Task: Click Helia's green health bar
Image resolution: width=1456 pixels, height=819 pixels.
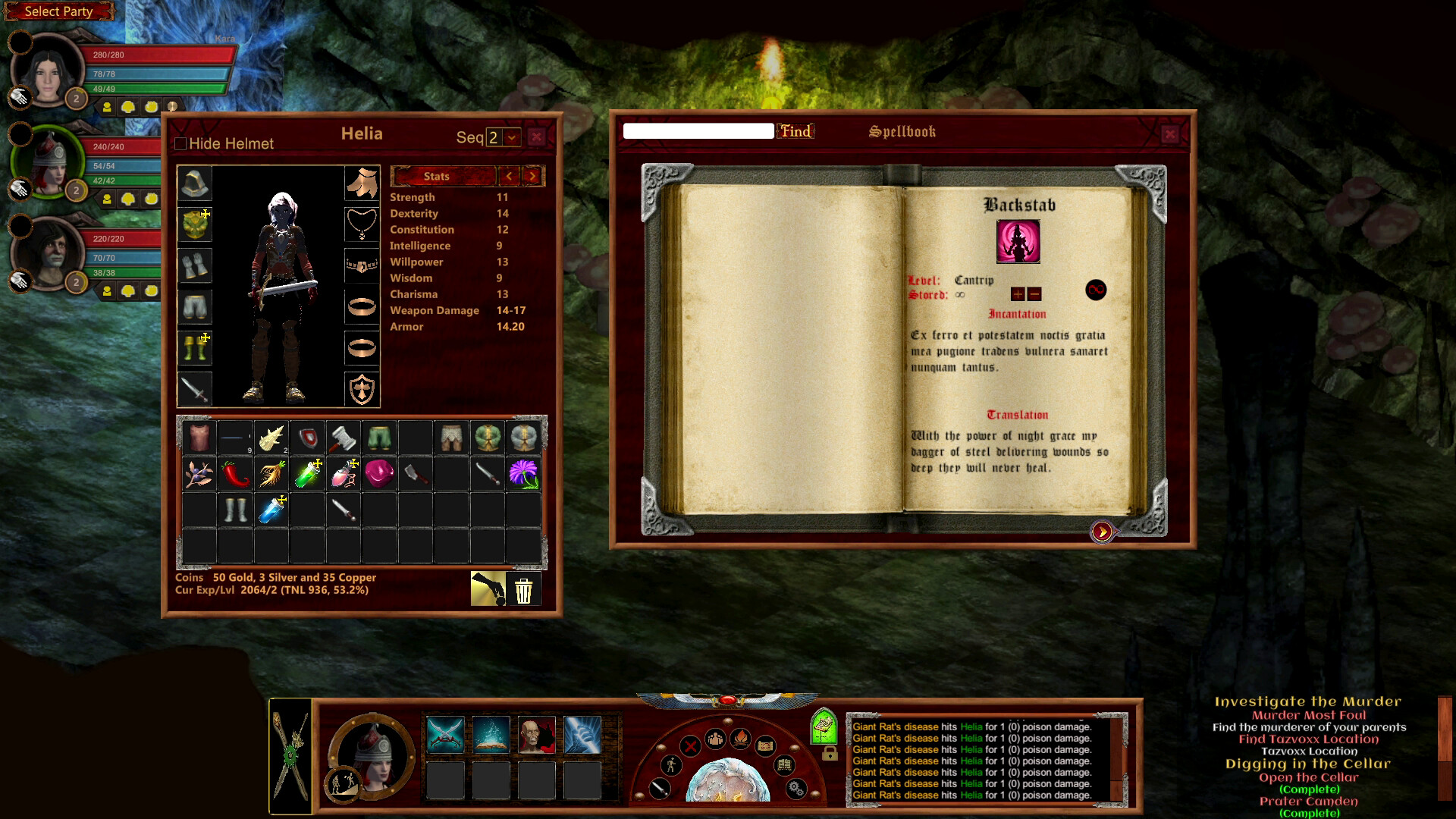Action: point(121,182)
